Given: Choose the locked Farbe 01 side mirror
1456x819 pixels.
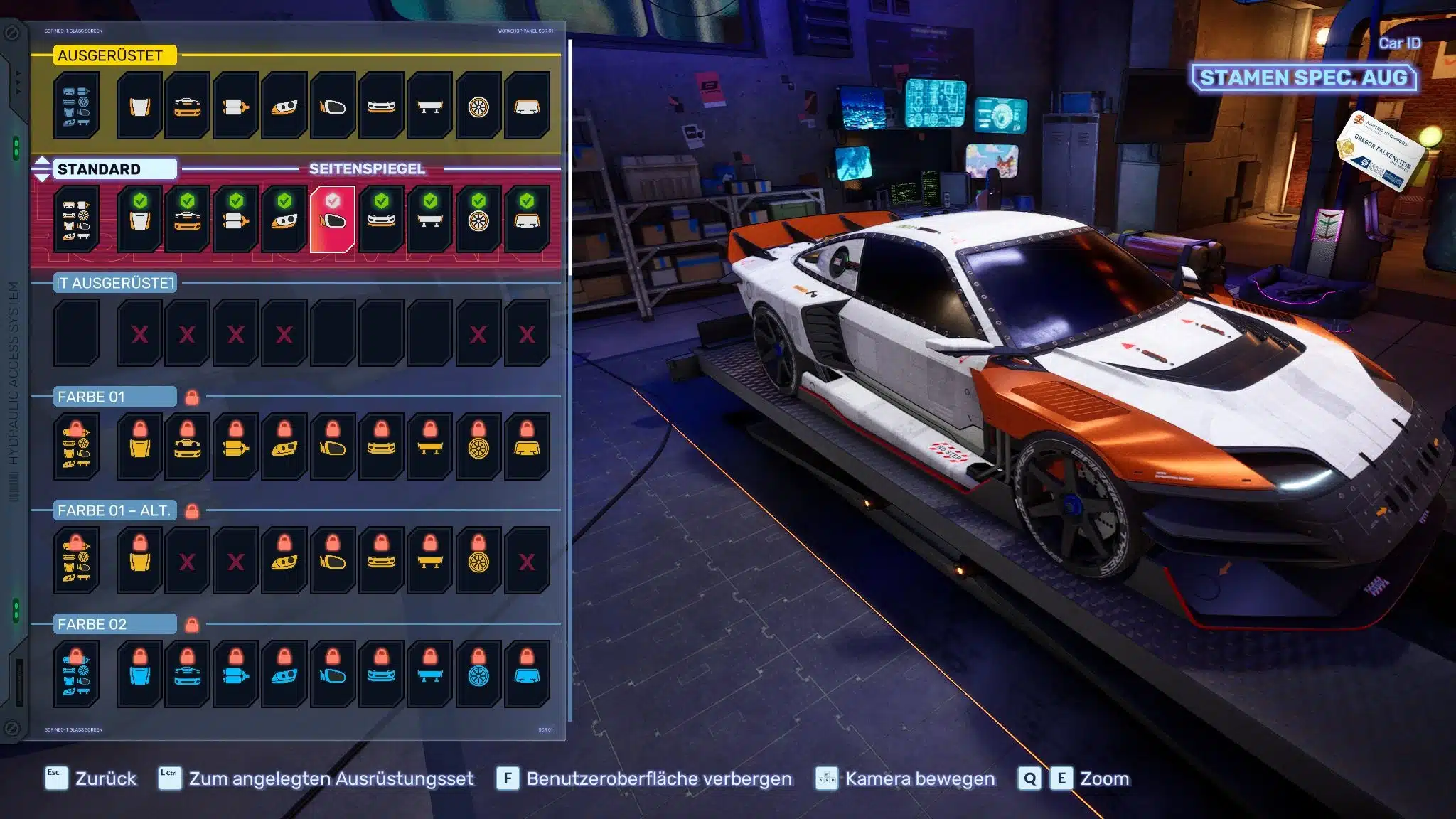Looking at the screenshot, I should coord(333,446).
